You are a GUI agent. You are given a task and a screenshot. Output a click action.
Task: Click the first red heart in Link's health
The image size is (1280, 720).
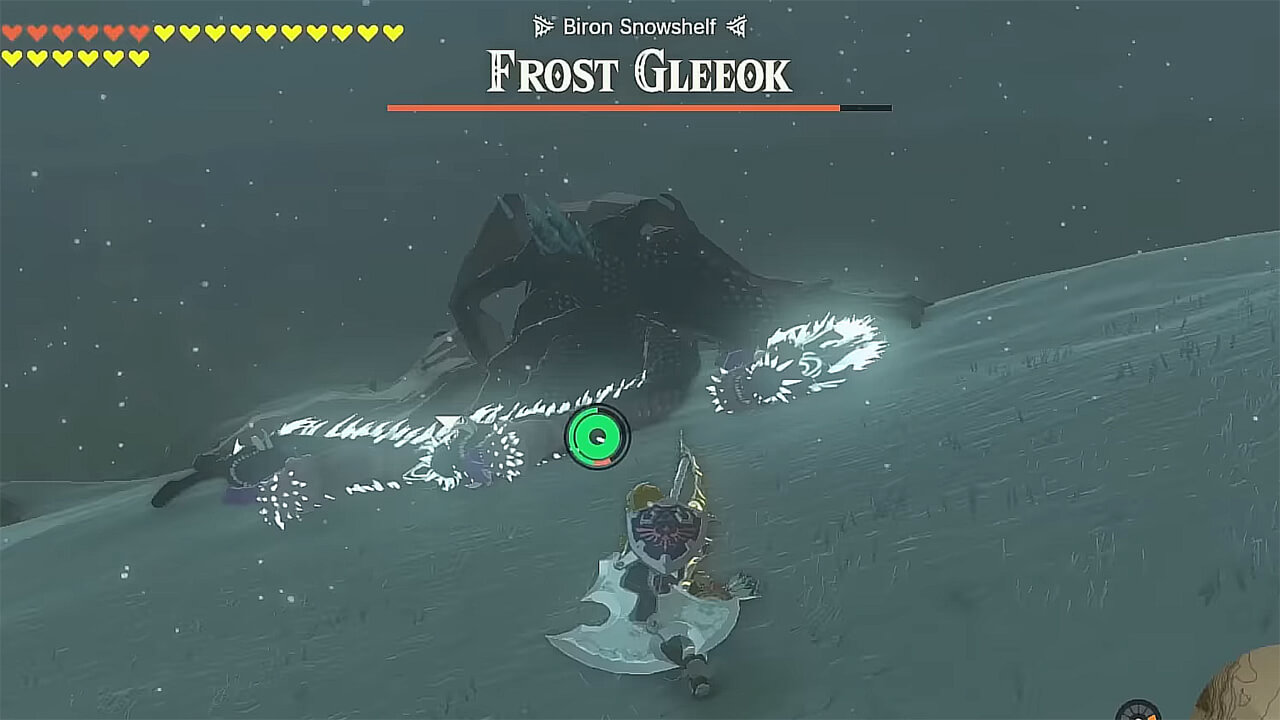coord(12,33)
